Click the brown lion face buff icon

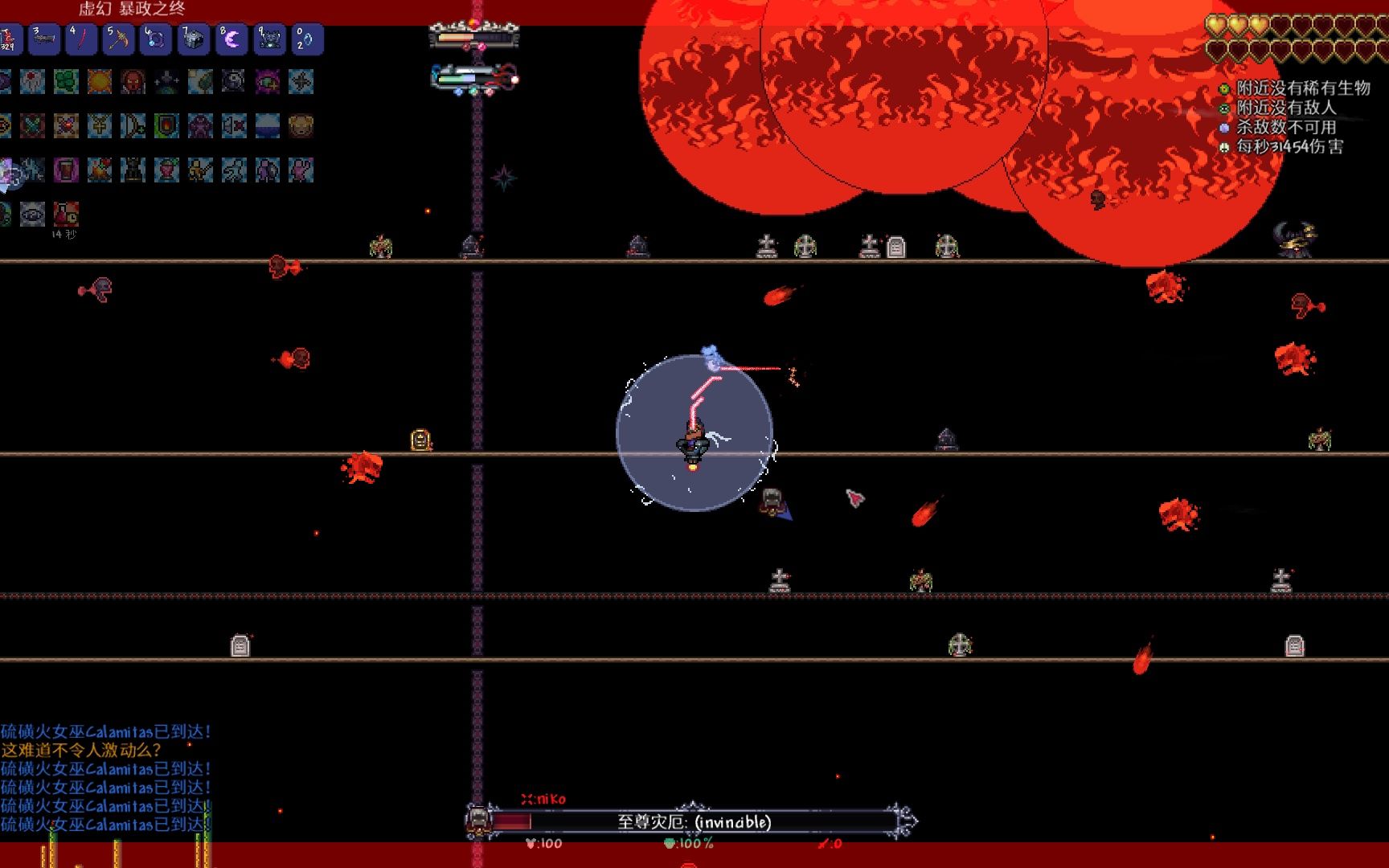301,125
